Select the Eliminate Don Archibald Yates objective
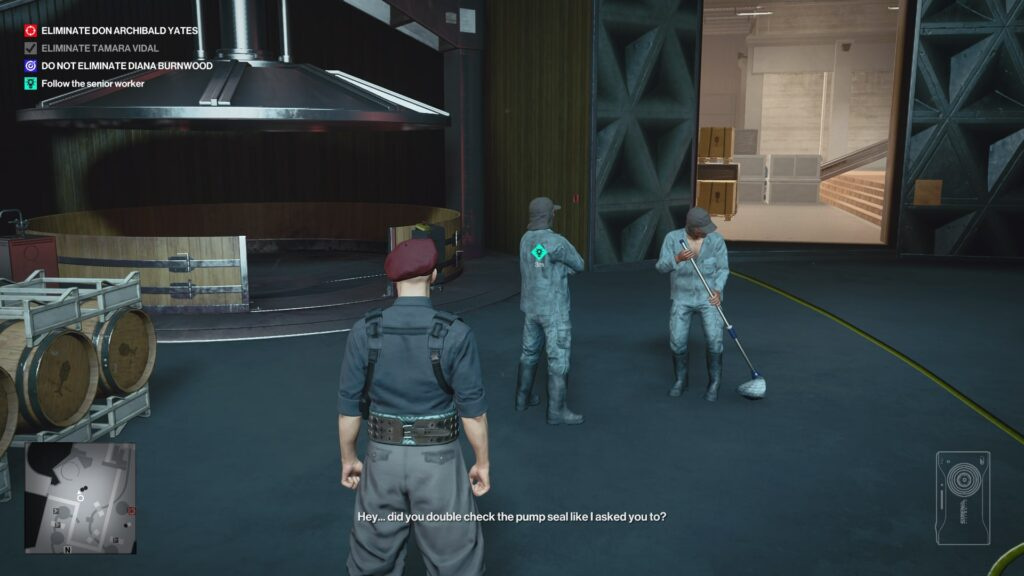 tap(119, 31)
